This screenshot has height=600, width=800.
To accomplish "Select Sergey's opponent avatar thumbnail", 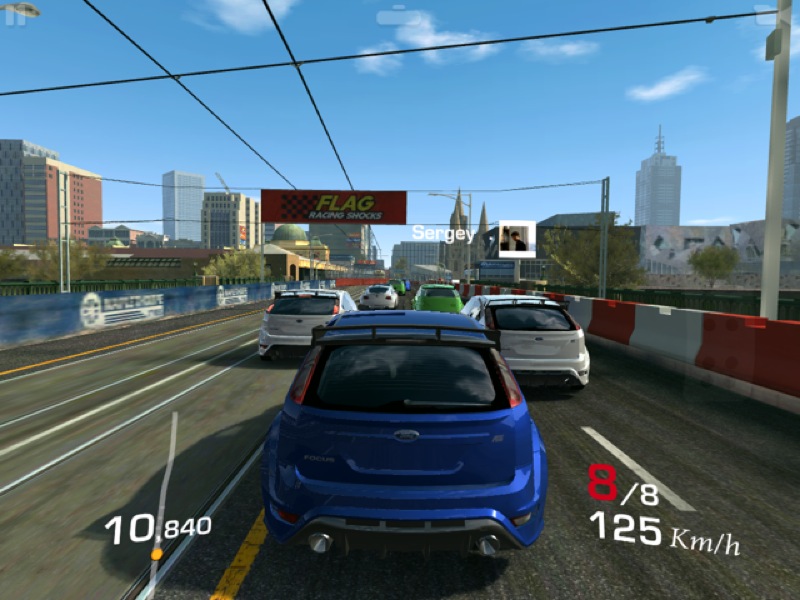I will coord(517,239).
